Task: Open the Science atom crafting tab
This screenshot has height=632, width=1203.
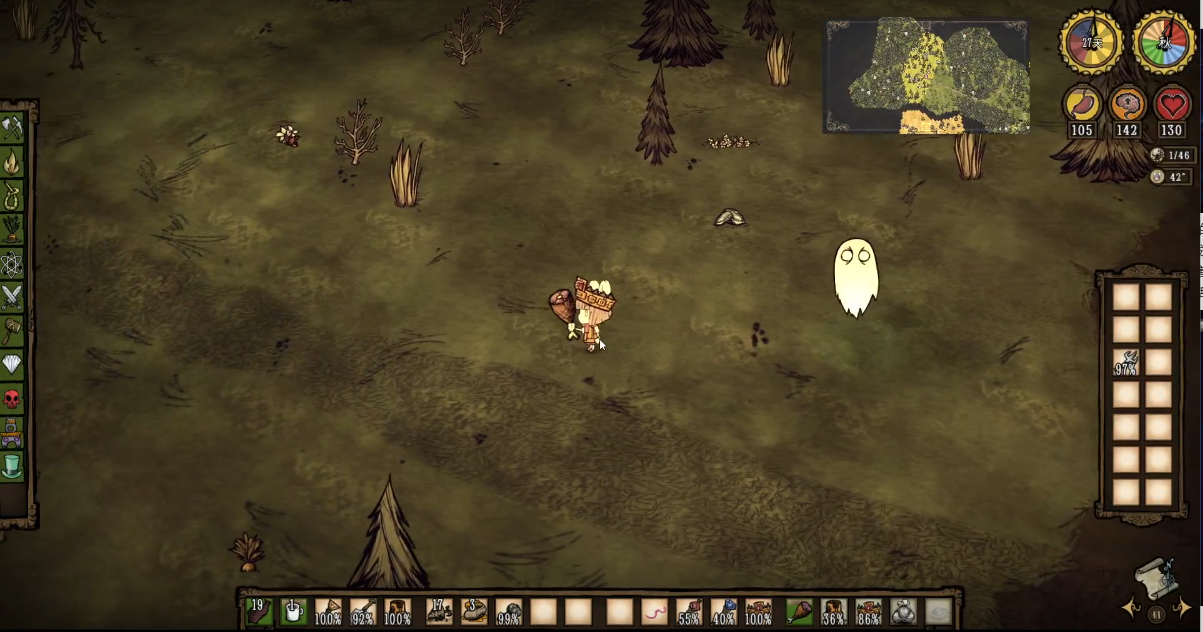Action: click(x=12, y=263)
